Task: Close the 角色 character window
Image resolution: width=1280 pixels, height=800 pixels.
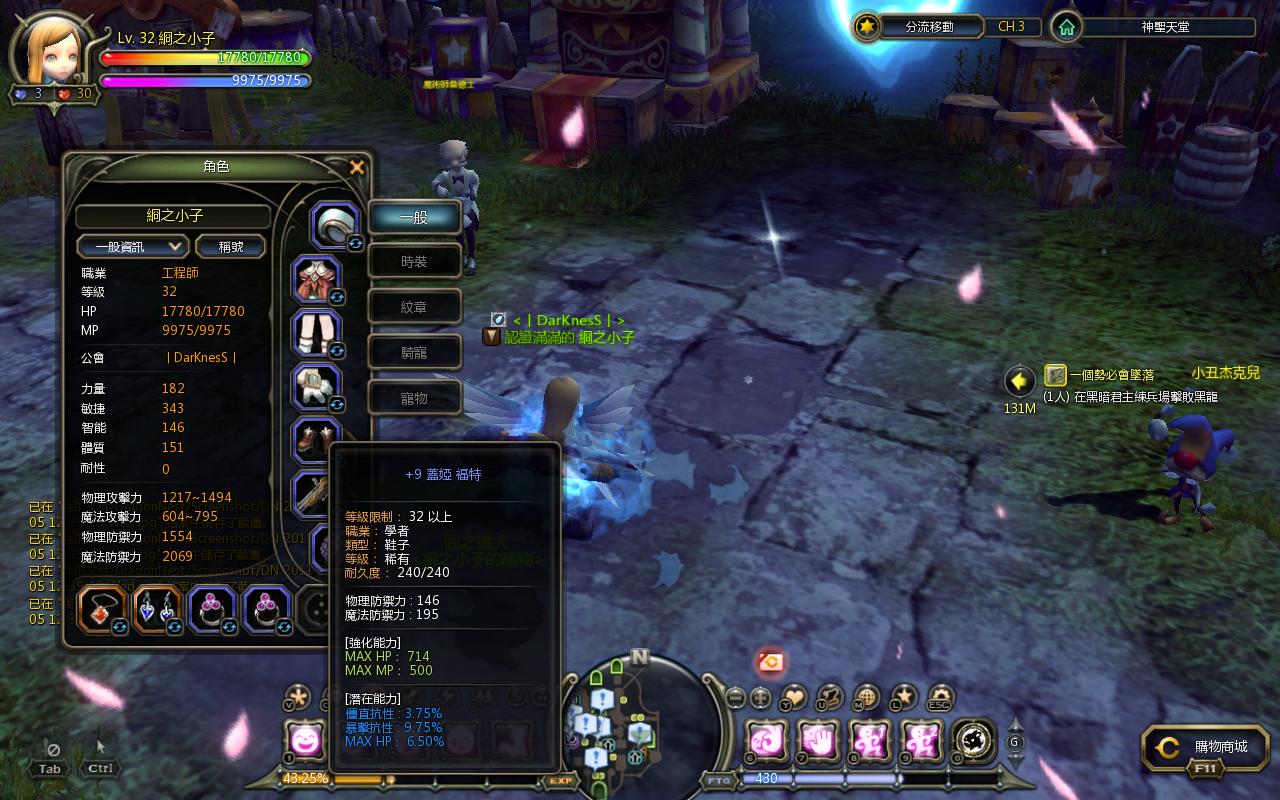Action: pyautogui.click(x=357, y=167)
